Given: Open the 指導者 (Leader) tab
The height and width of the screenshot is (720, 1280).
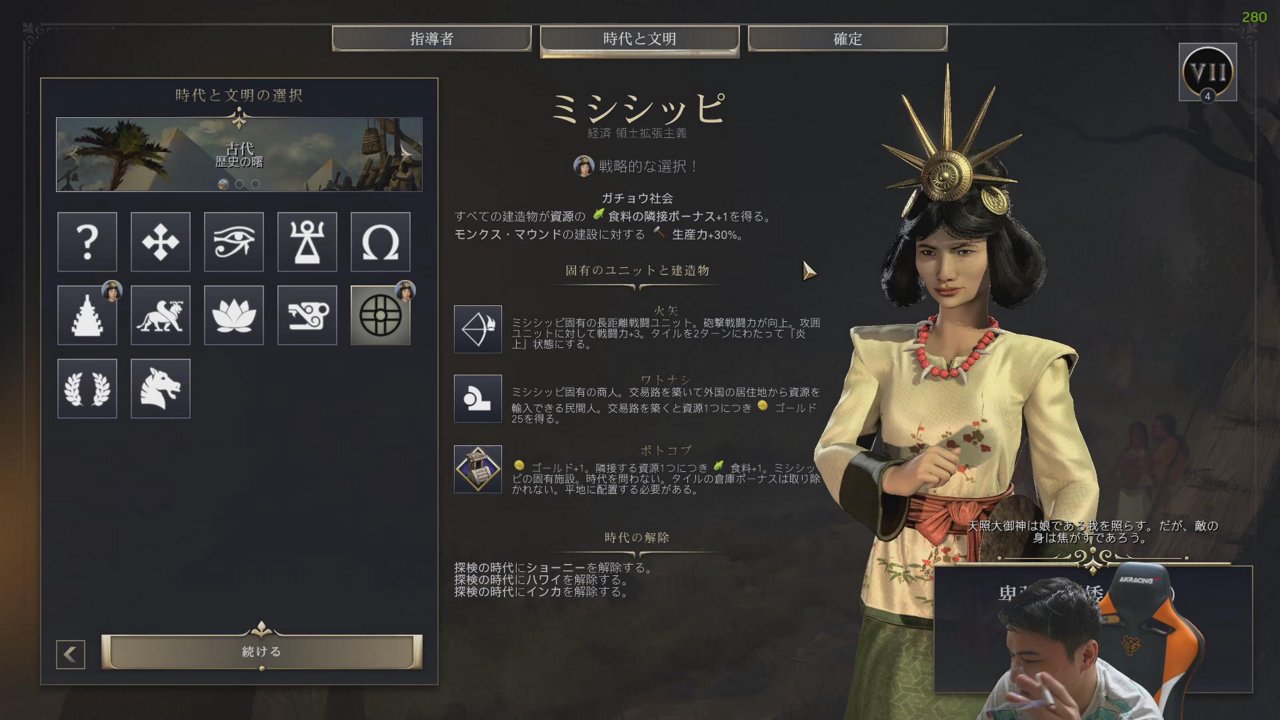Looking at the screenshot, I should 431,39.
